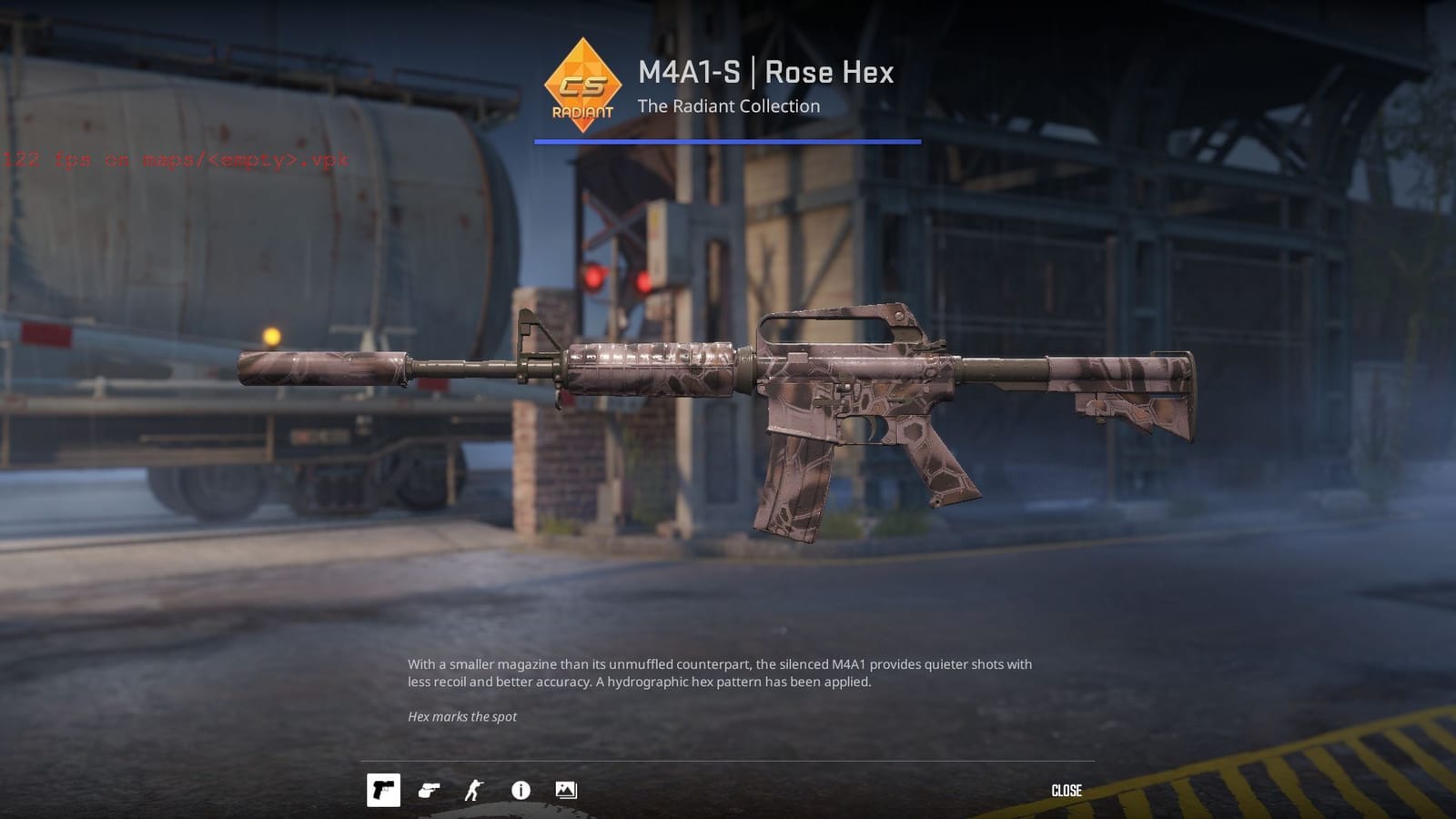Click the hex-patterned handguard
Viewport: 1456px width, 819px height.
(x=651, y=369)
